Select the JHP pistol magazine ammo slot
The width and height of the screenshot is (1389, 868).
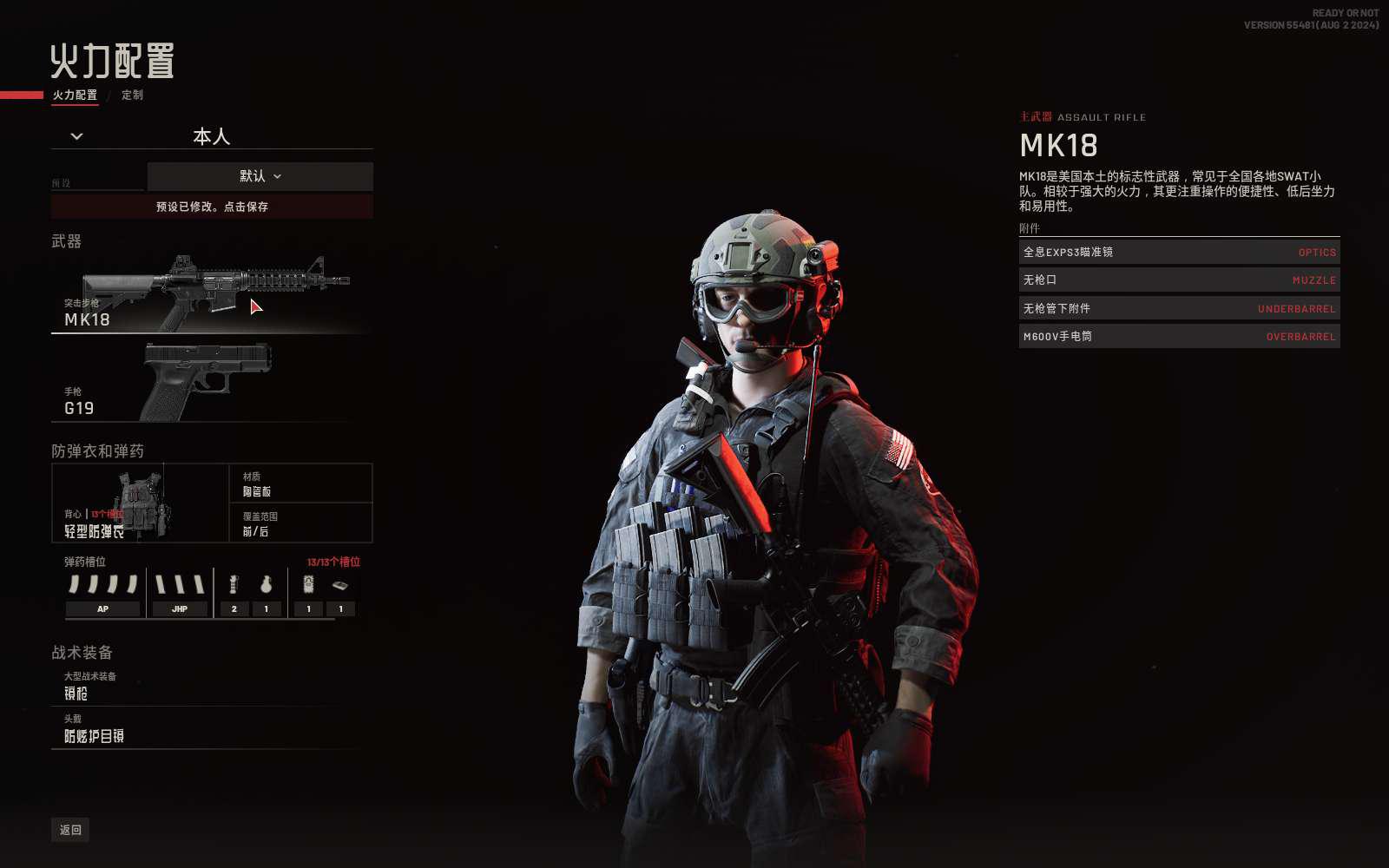[x=180, y=594]
